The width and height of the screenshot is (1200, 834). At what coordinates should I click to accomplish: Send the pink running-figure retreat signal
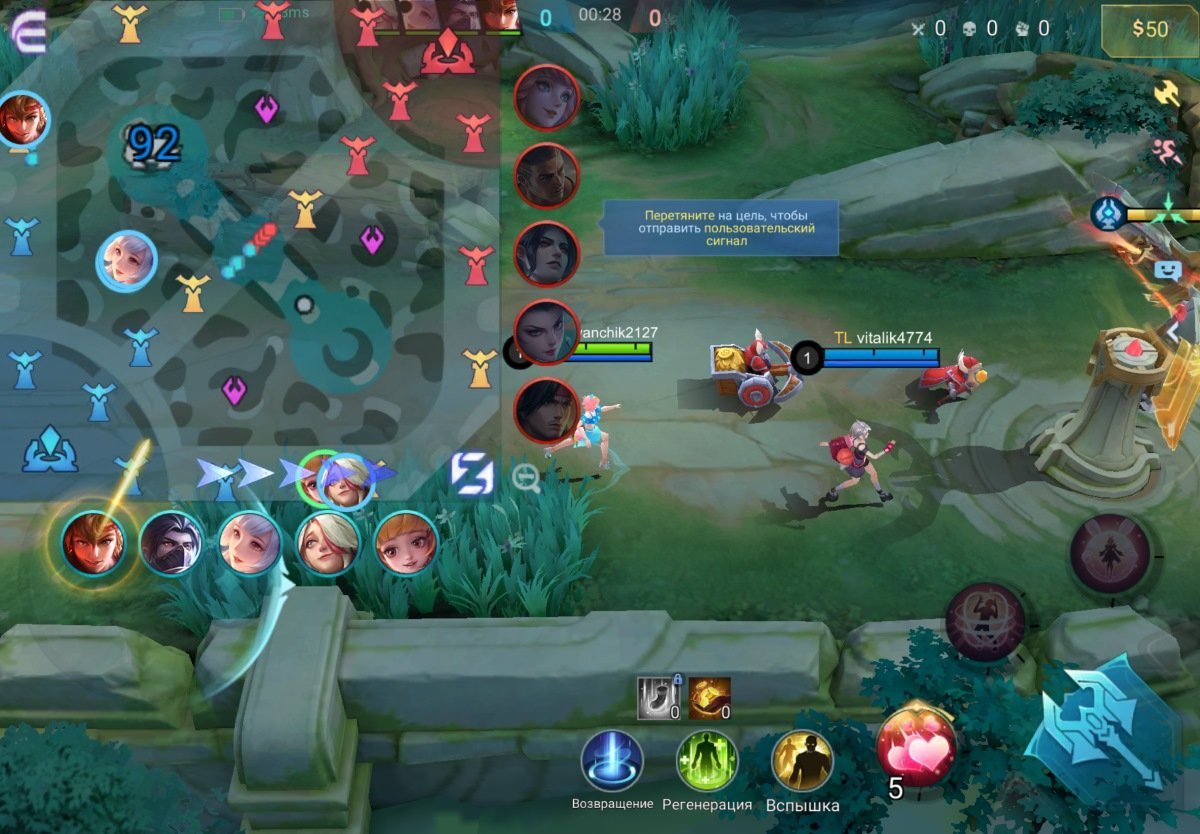pos(1167,152)
